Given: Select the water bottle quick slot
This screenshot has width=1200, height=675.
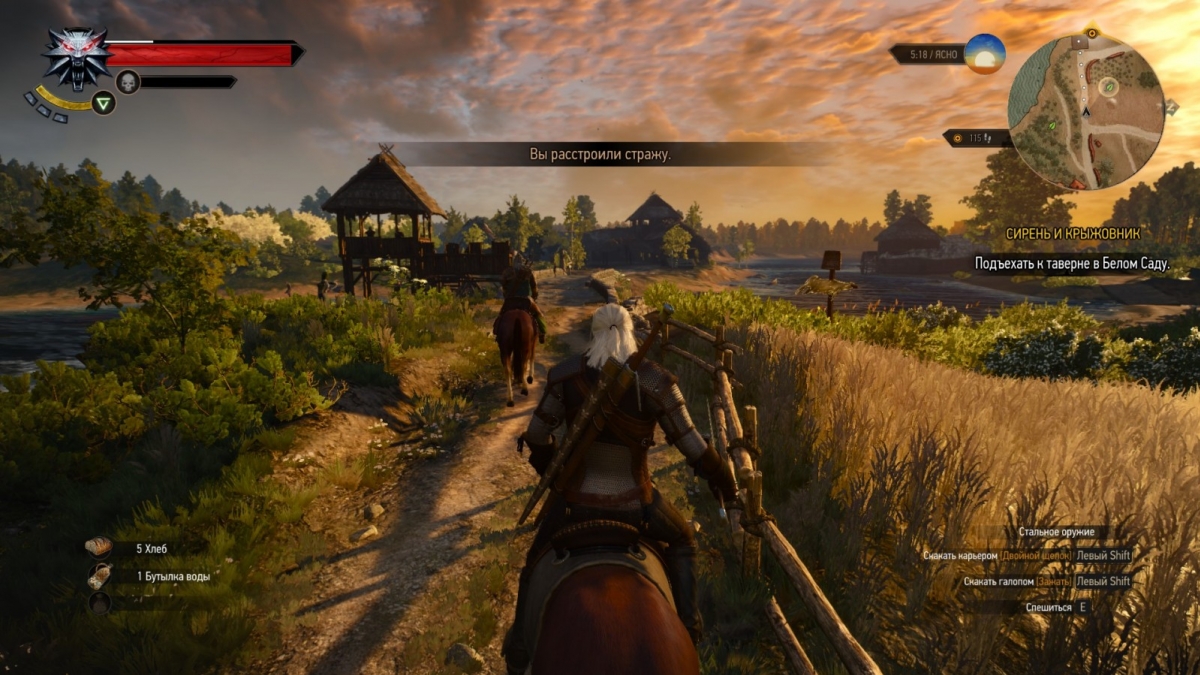Looking at the screenshot, I should click(99, 576).
